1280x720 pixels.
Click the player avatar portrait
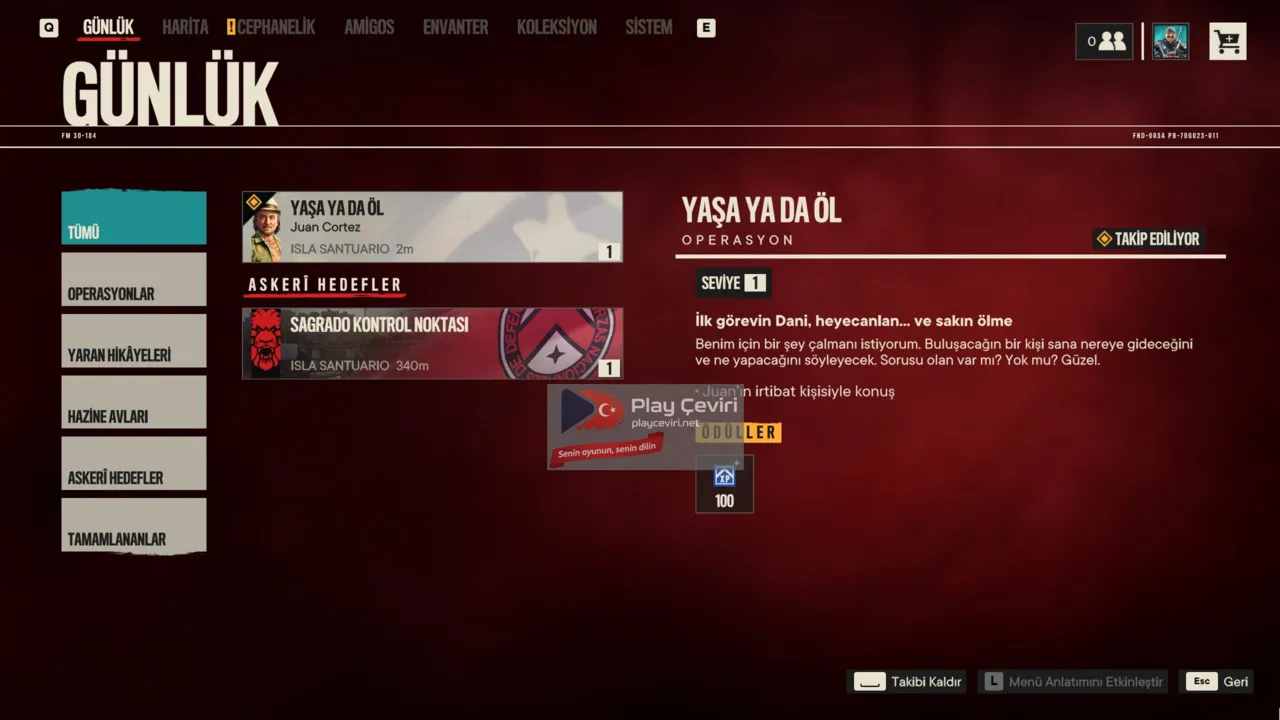tap(1170, 41)
